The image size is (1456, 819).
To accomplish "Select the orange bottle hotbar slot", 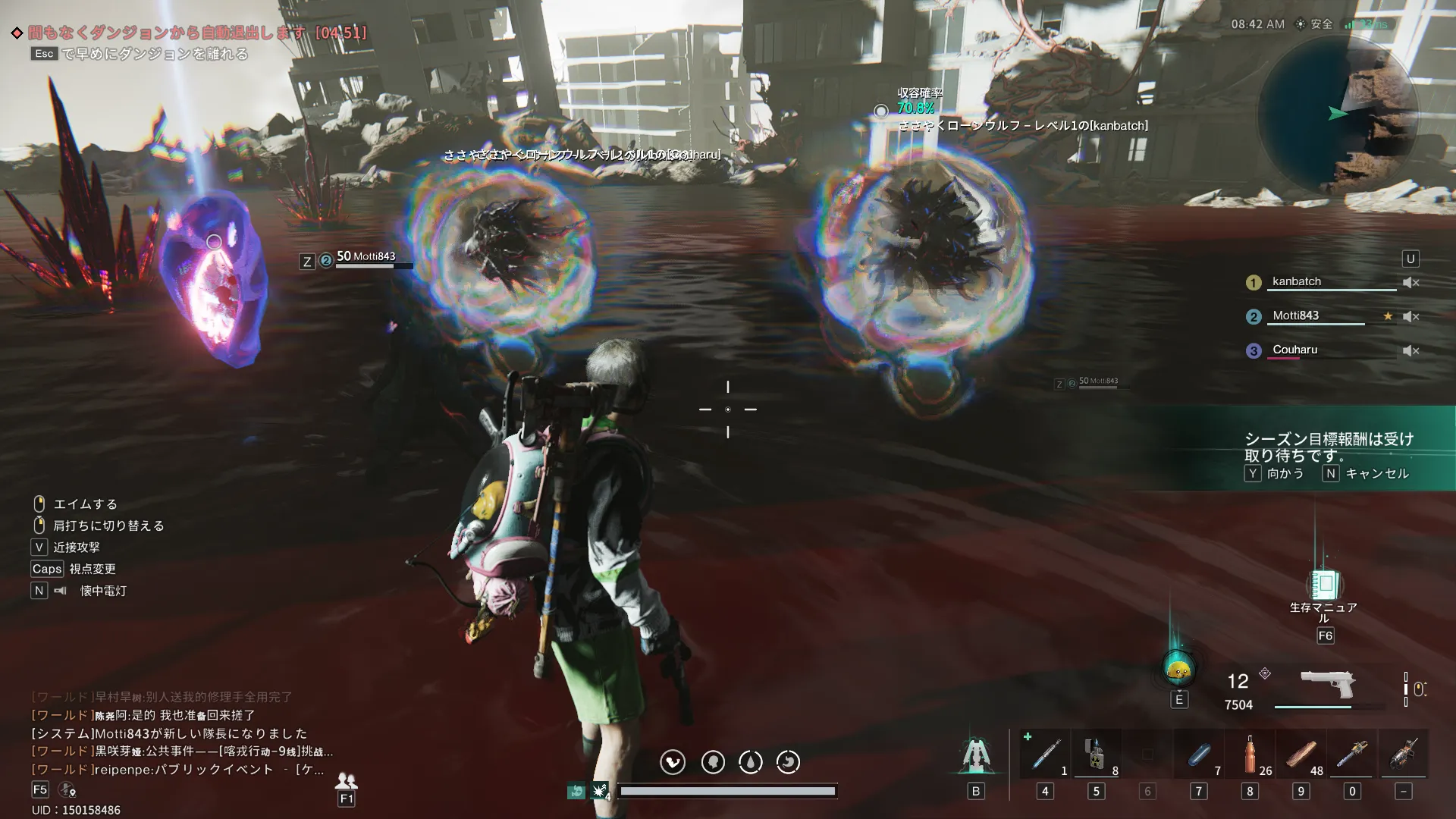I will [x=1250, y=754].
